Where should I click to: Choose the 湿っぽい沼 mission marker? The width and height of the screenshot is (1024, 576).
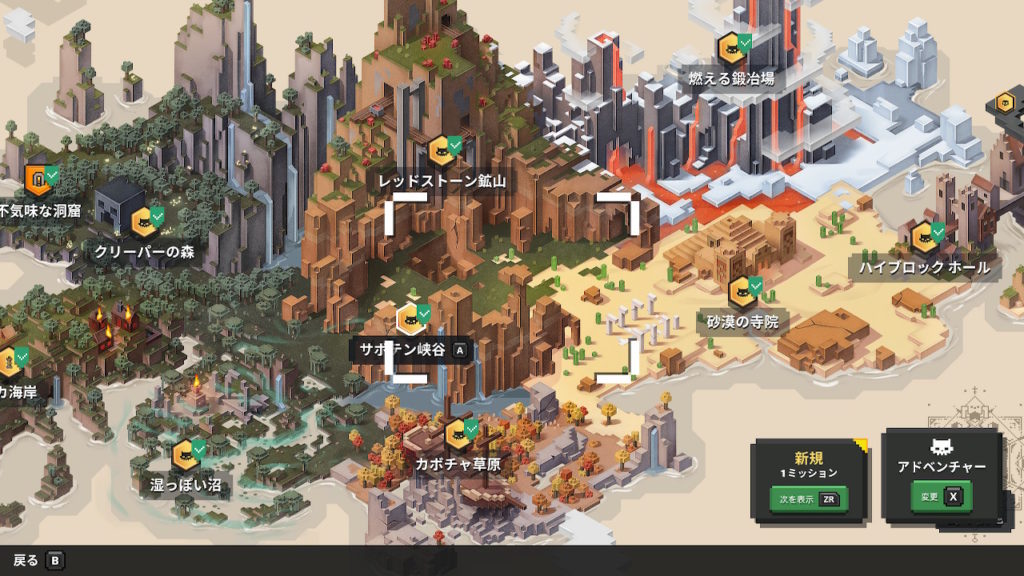(x=185, y=455)
